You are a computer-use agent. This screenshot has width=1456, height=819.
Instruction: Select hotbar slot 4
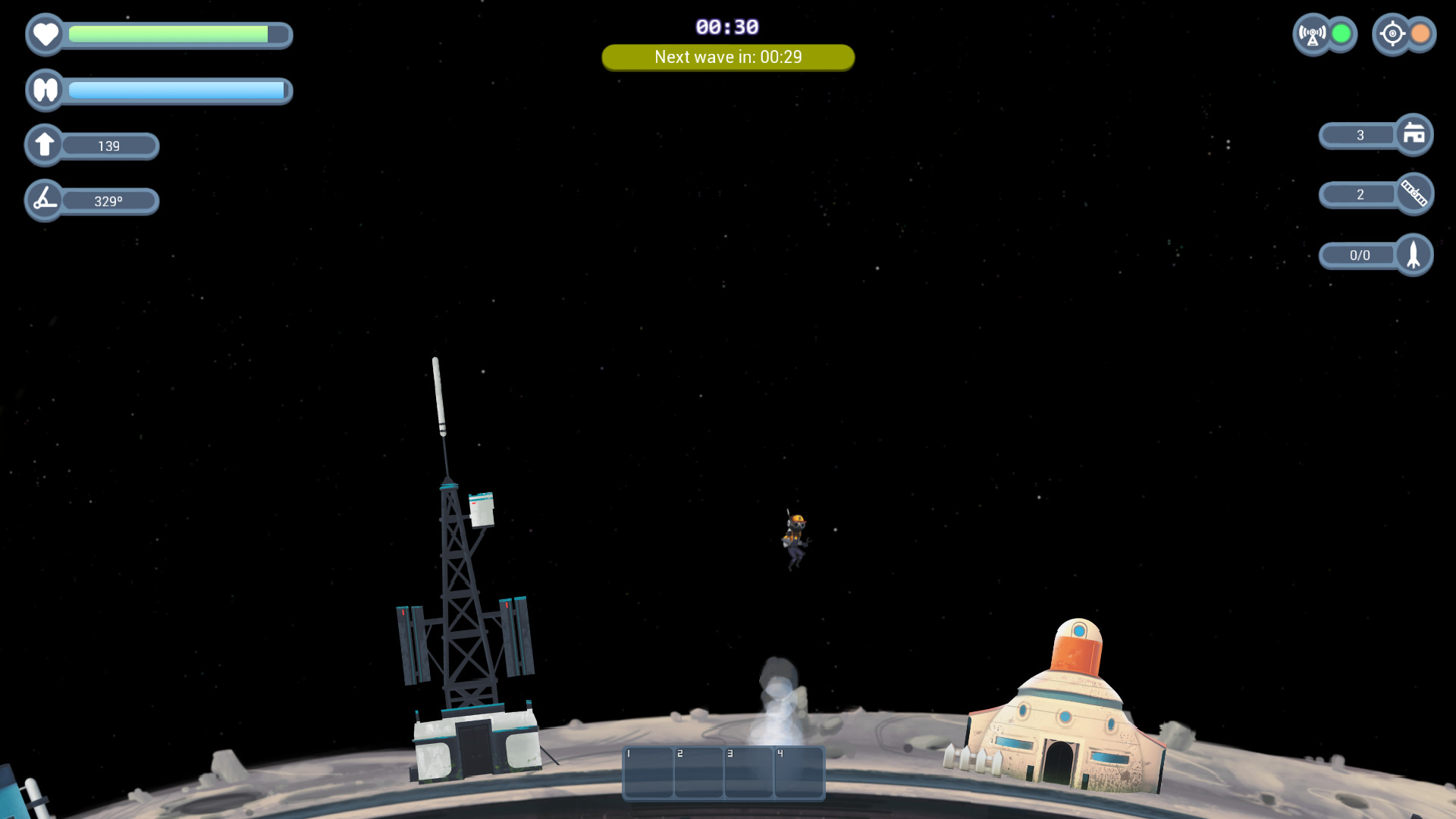799,773
